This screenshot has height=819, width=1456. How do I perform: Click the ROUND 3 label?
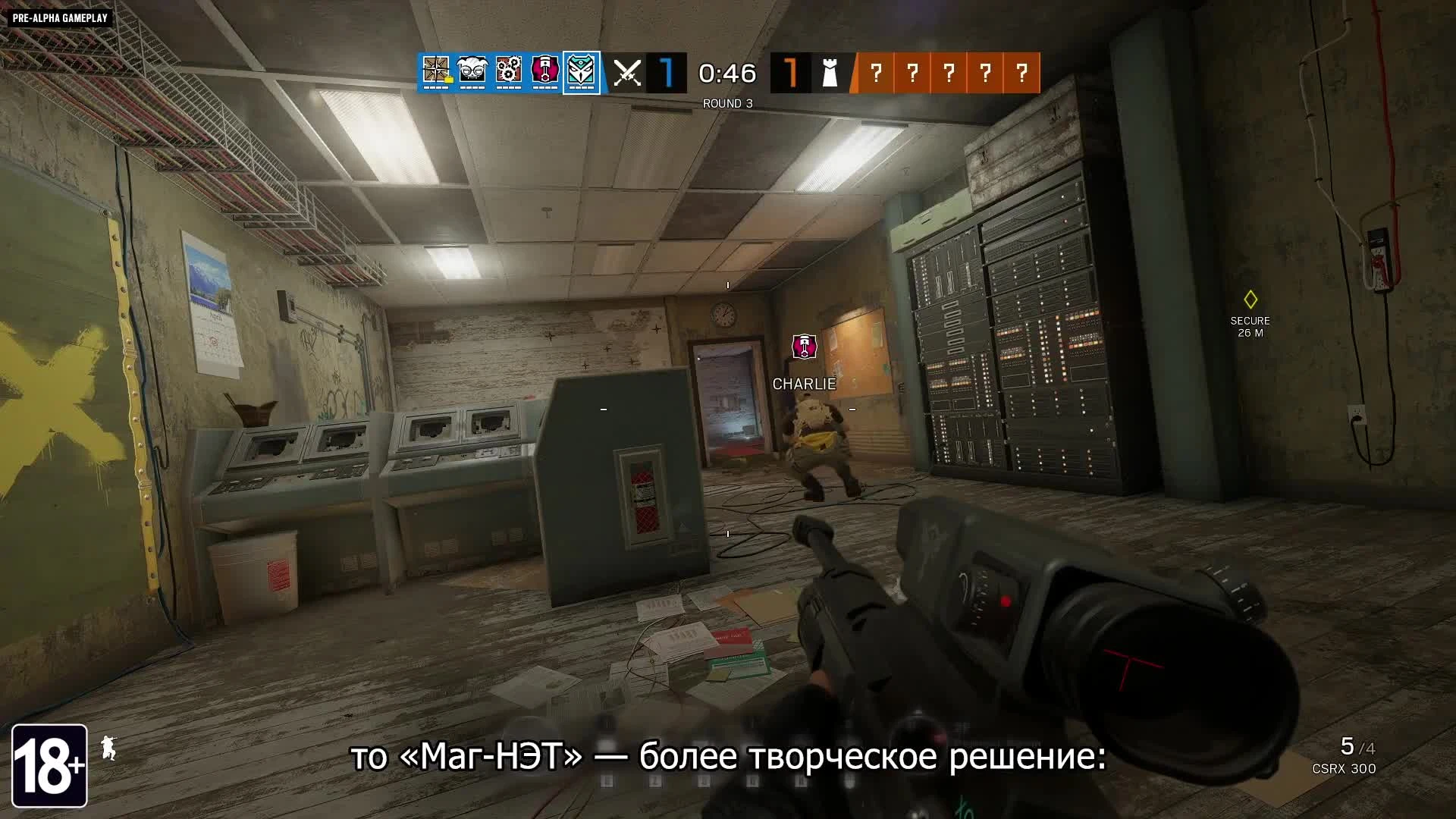click(726, 101)
